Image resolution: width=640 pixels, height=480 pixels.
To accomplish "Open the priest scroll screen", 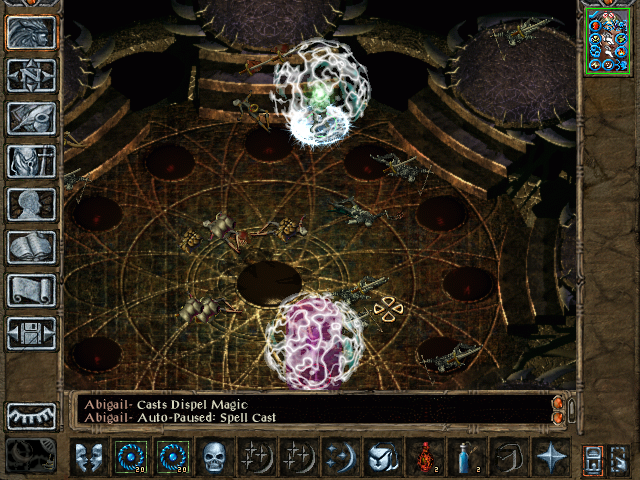I will [x=31, y=290].
